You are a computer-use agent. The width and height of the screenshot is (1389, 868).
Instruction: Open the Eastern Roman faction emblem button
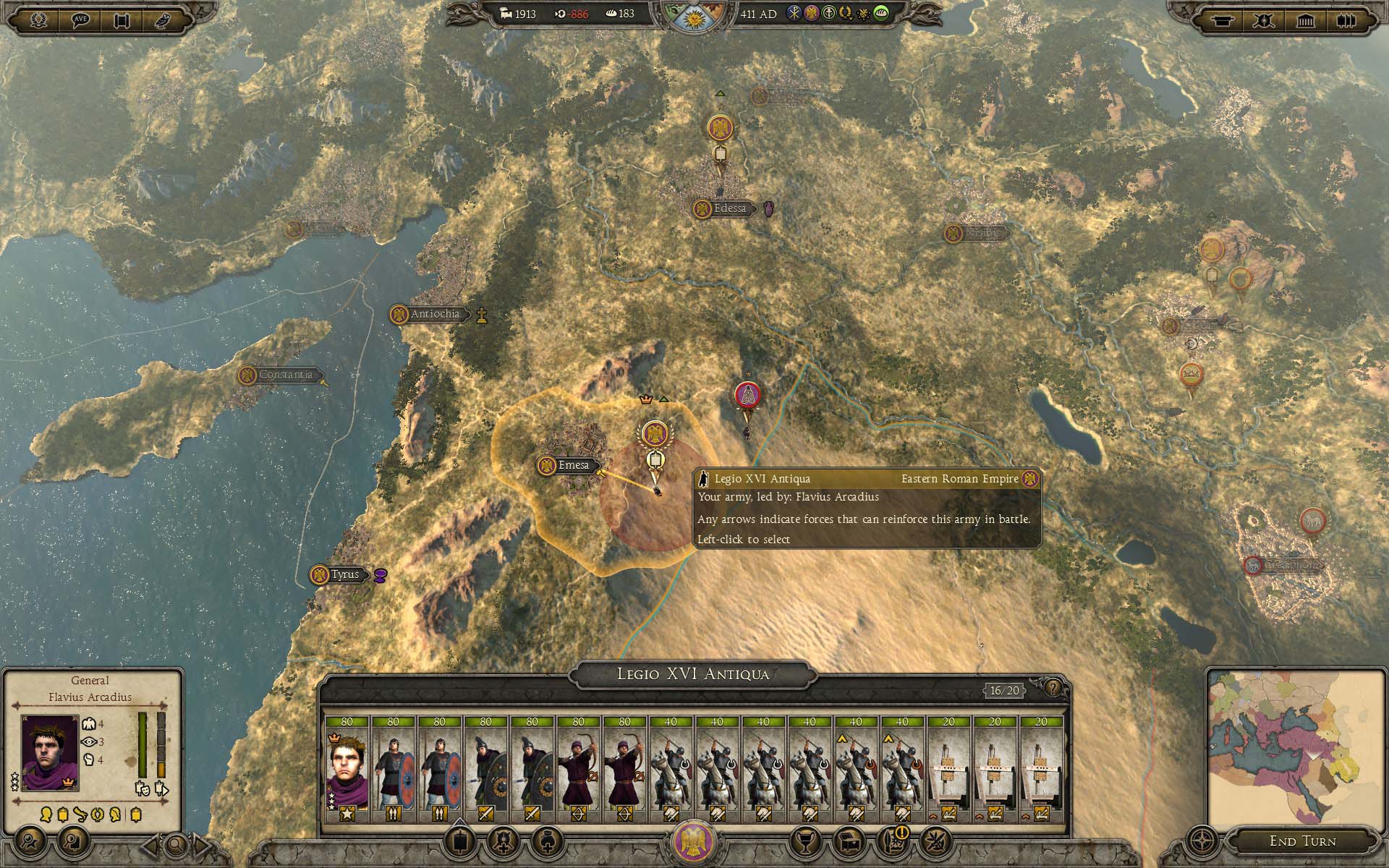click(694, 842)
